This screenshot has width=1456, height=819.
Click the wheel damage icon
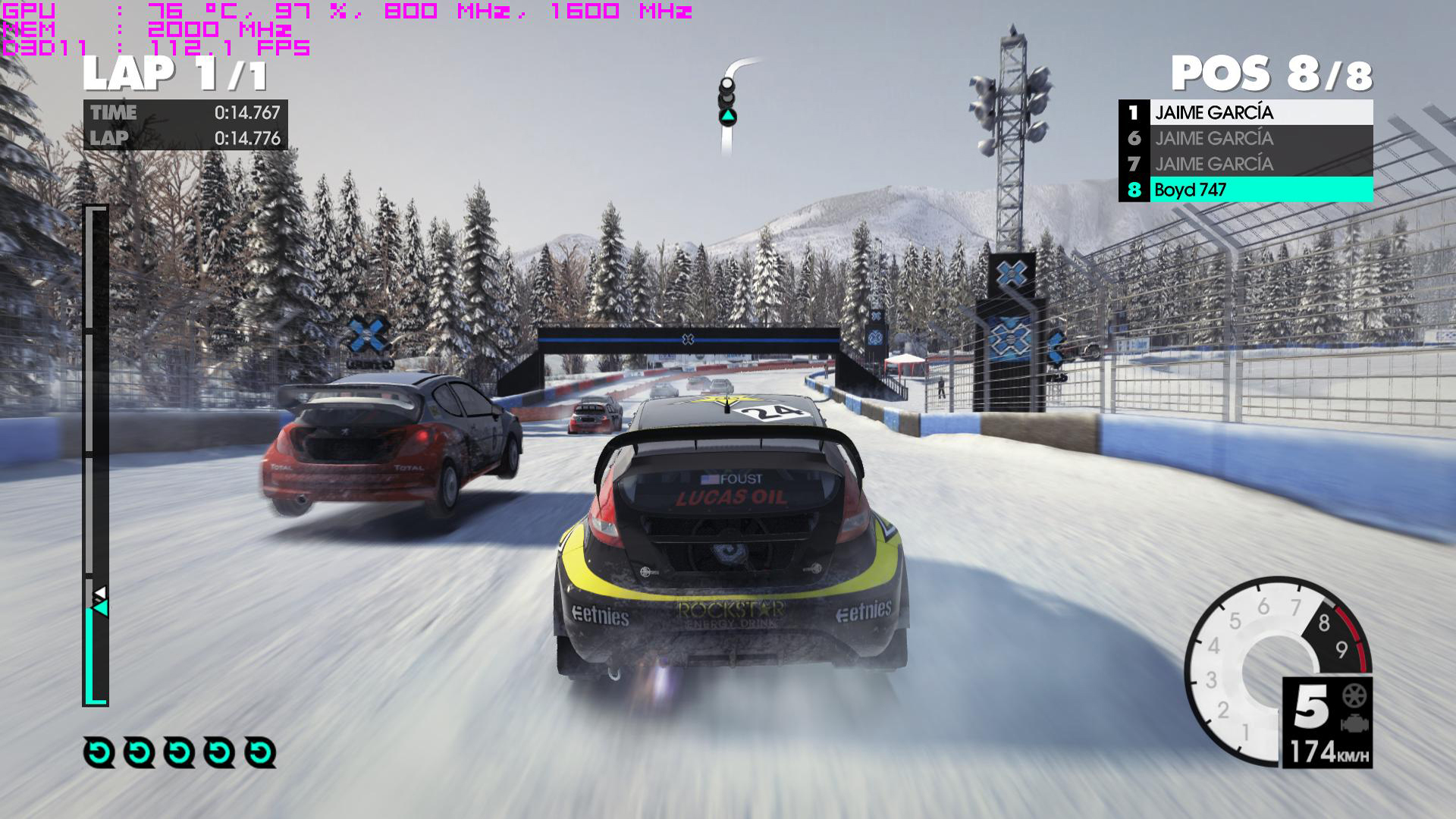pos(1354,695)
